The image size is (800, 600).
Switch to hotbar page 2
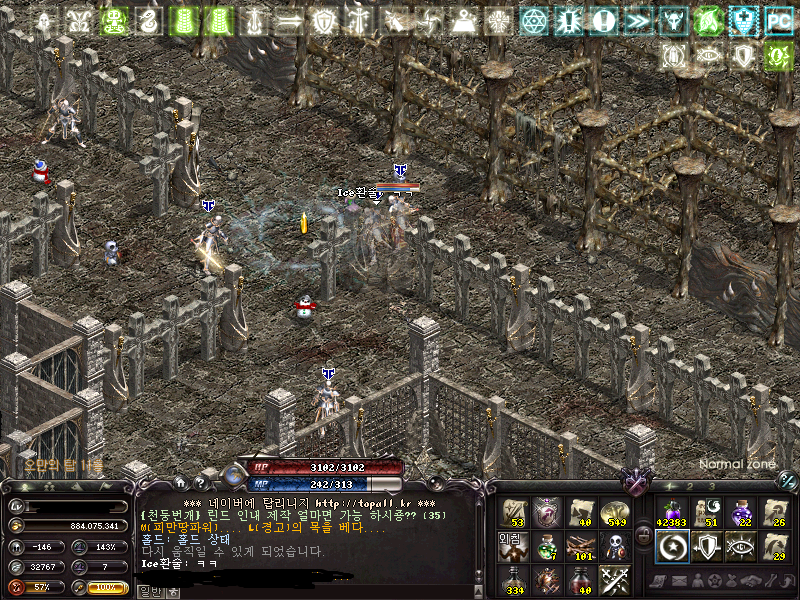click(690, 486)
